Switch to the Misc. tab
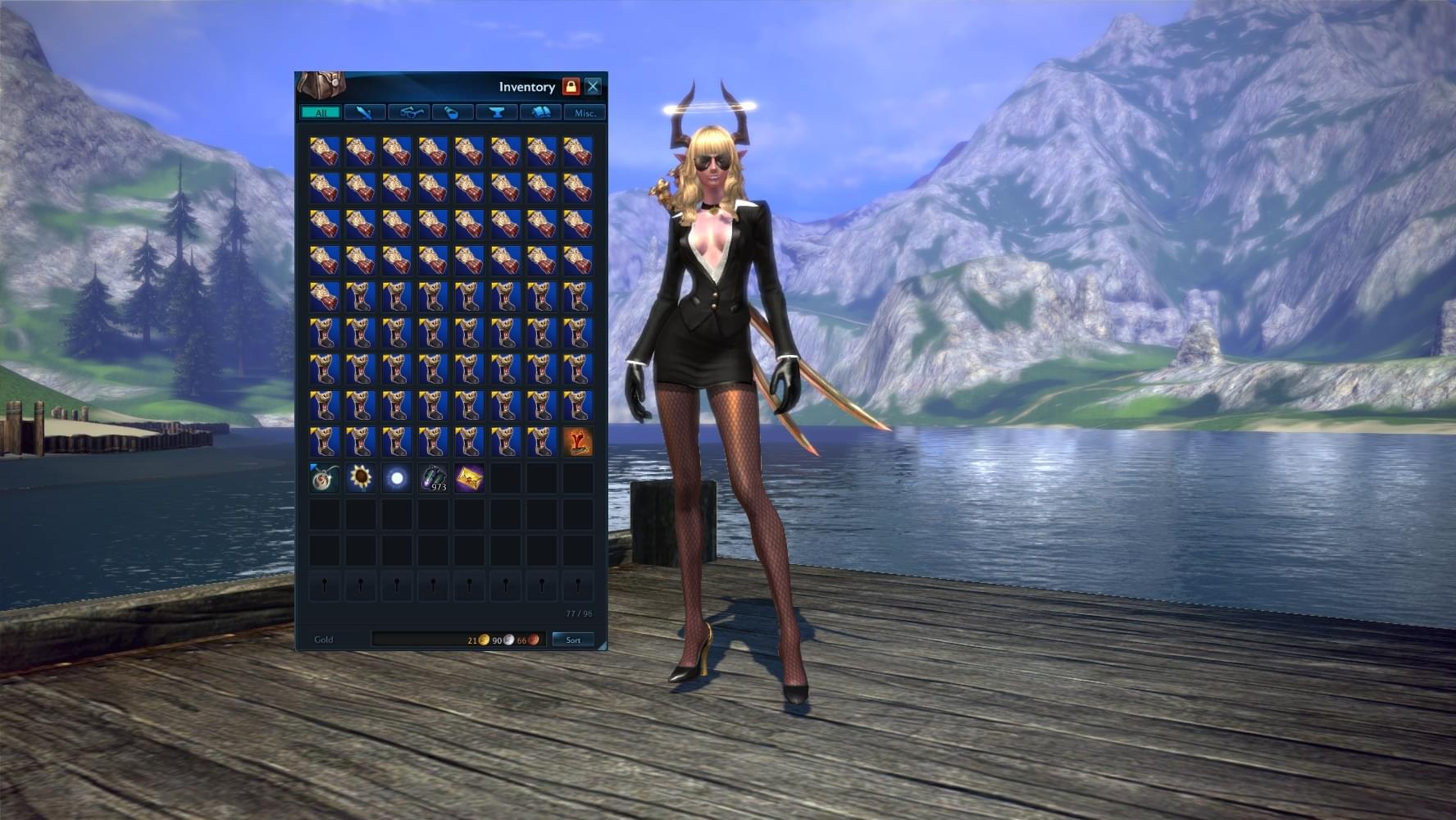This screenshot has width=1456, height=820. 585,112
